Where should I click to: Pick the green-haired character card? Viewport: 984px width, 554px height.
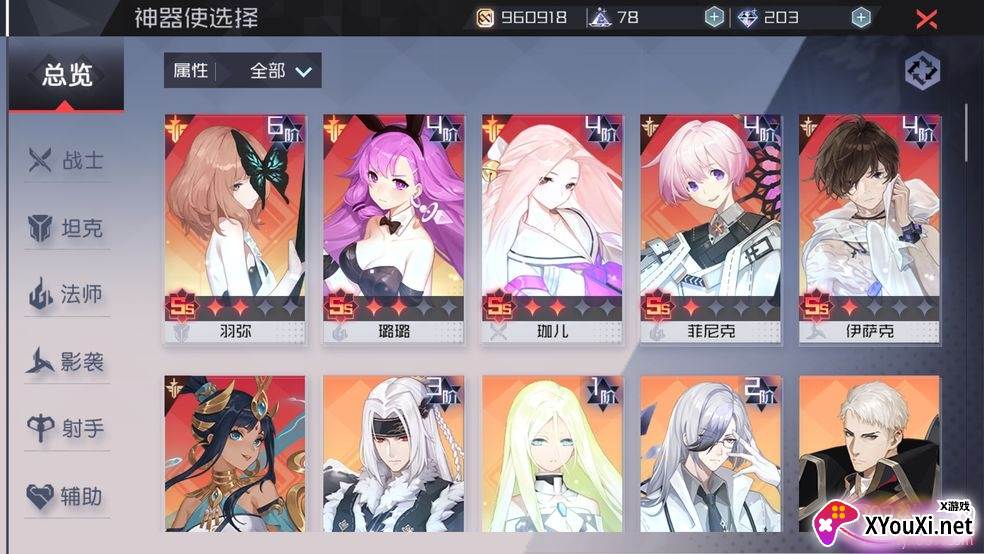tap(552, 460)
